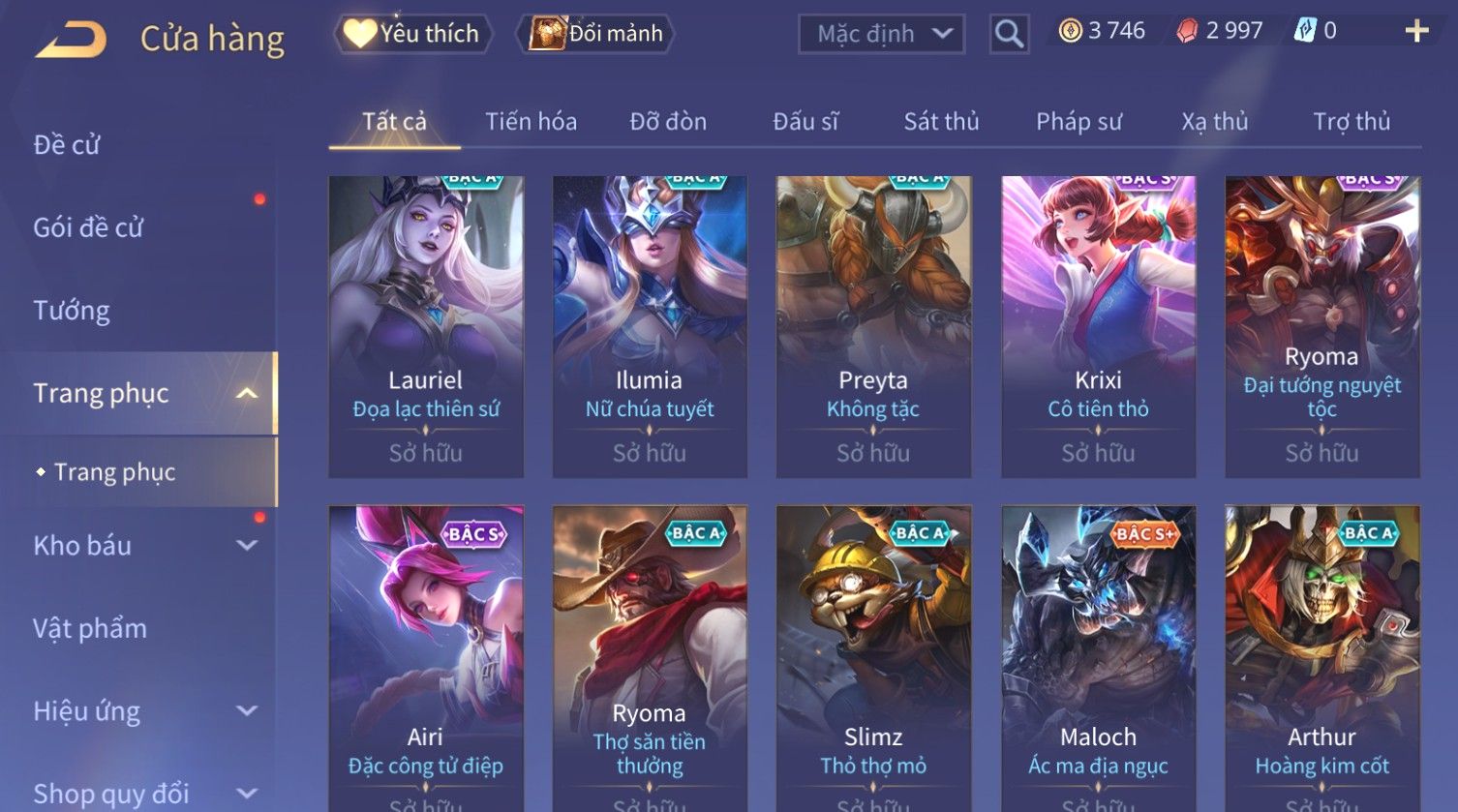1458x812 pixels.
Task: Switch to the Tiến hóa tab
Action: click(x=531, y=122)
